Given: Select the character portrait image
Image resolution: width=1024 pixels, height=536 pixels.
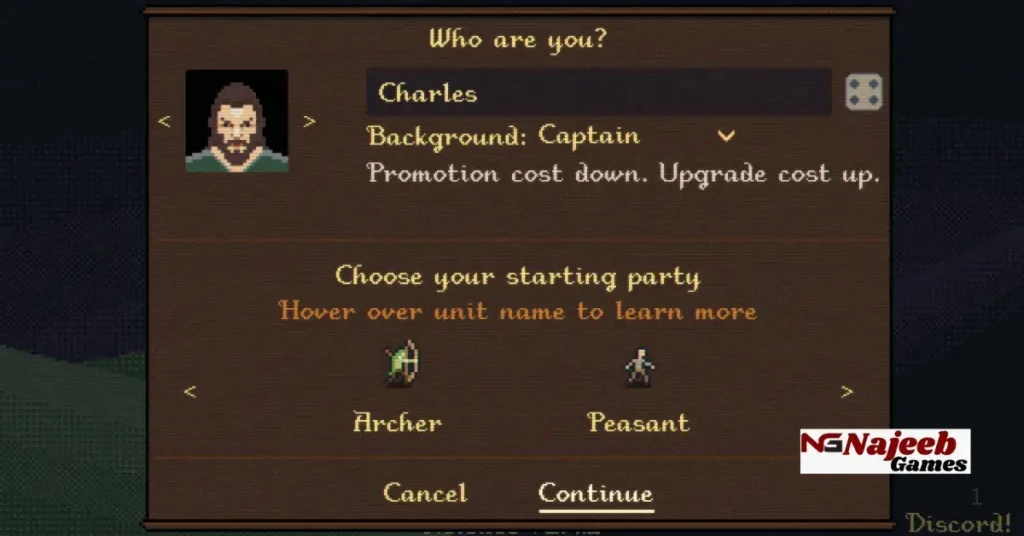Looking at the screenshot, I should coord(237,121).
